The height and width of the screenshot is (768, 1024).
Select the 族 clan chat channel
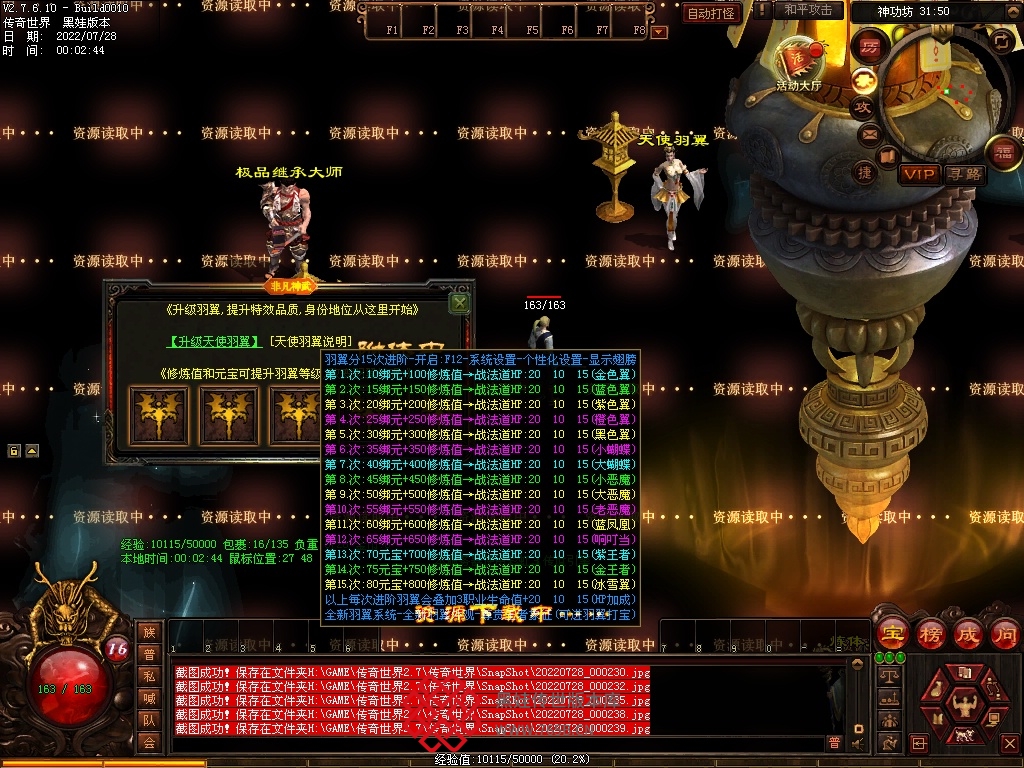(149, 632)
